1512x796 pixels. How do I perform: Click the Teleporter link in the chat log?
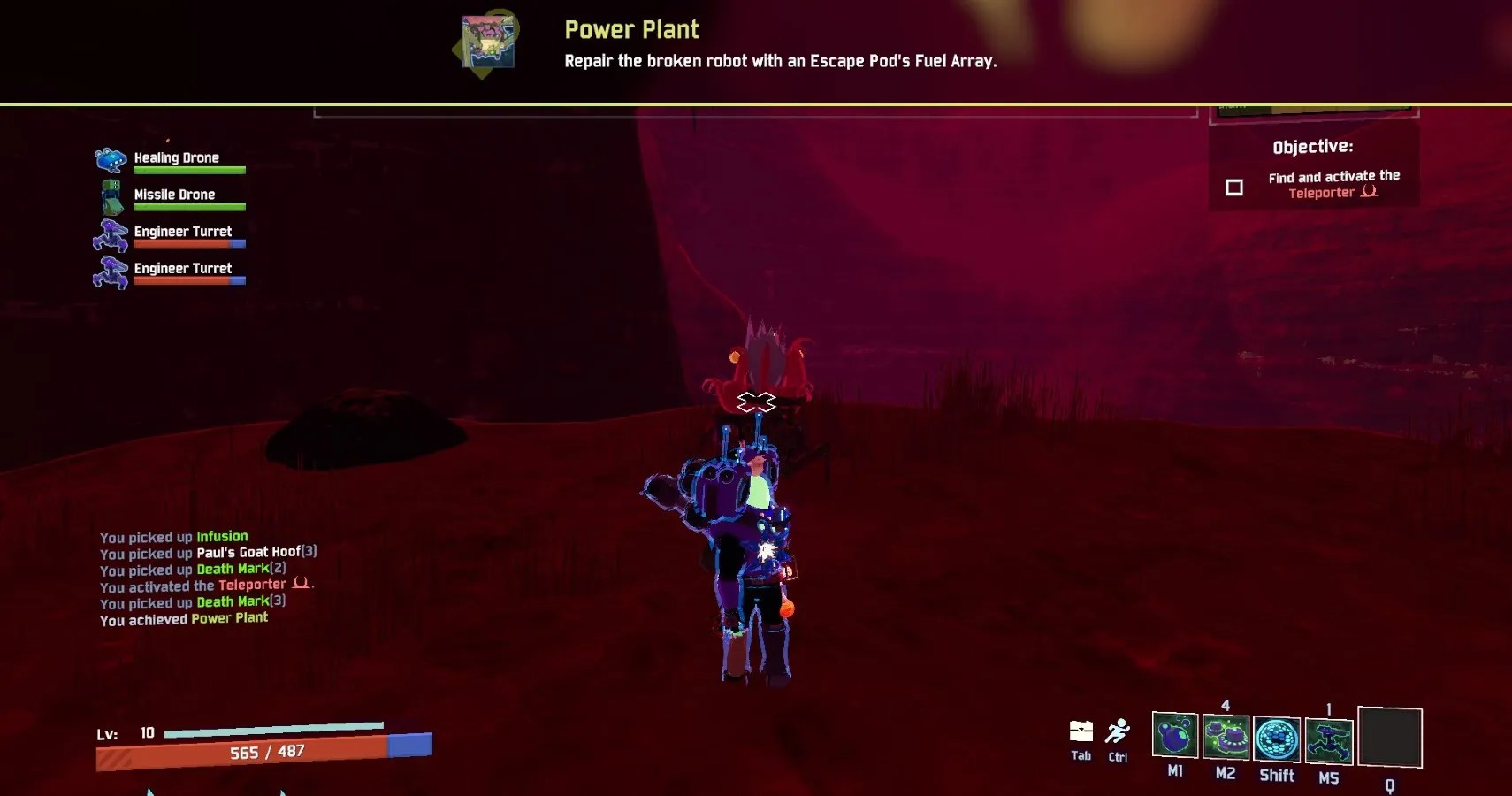(254, 585)
